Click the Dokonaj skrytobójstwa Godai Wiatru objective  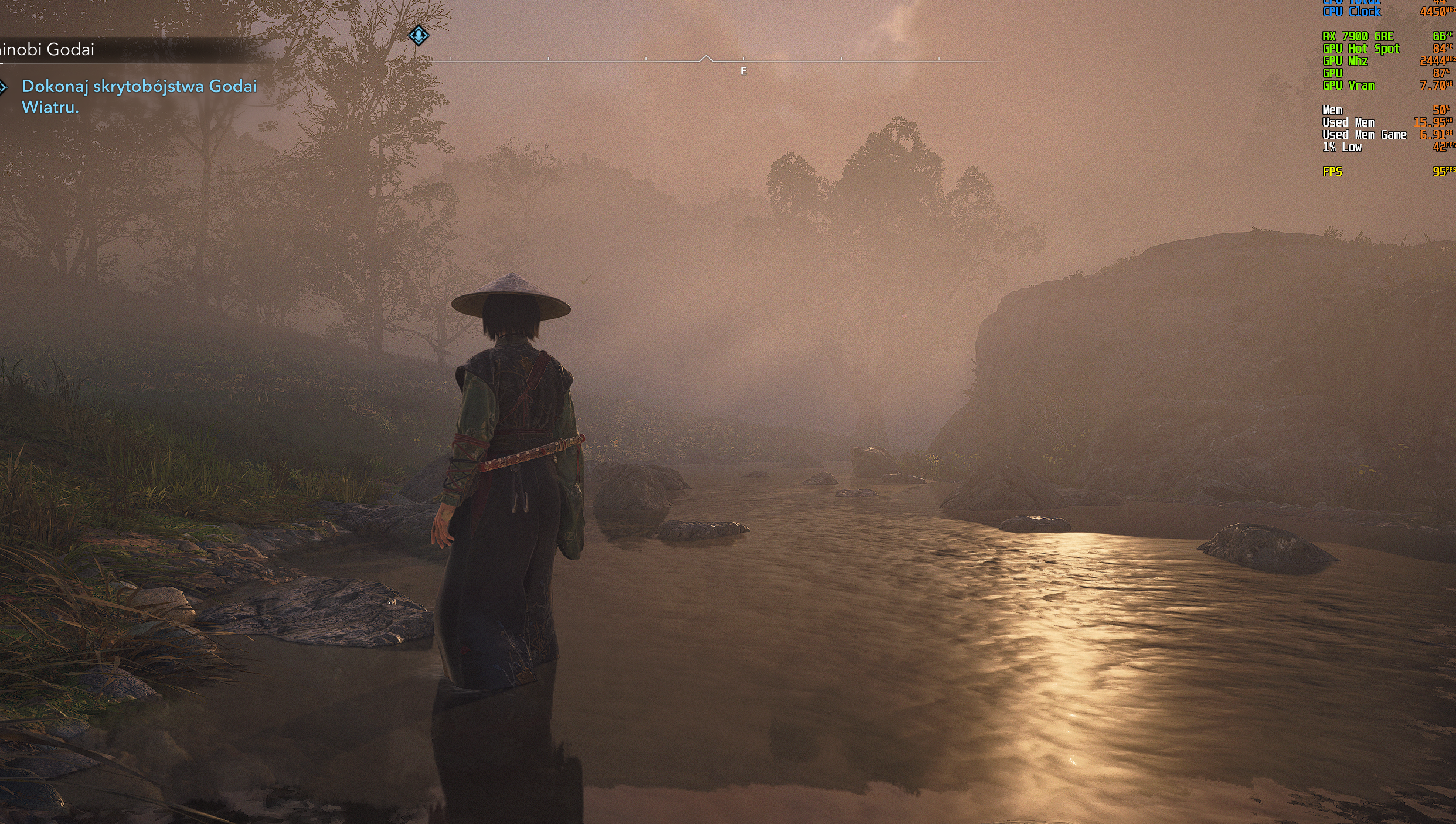point(140,97)
